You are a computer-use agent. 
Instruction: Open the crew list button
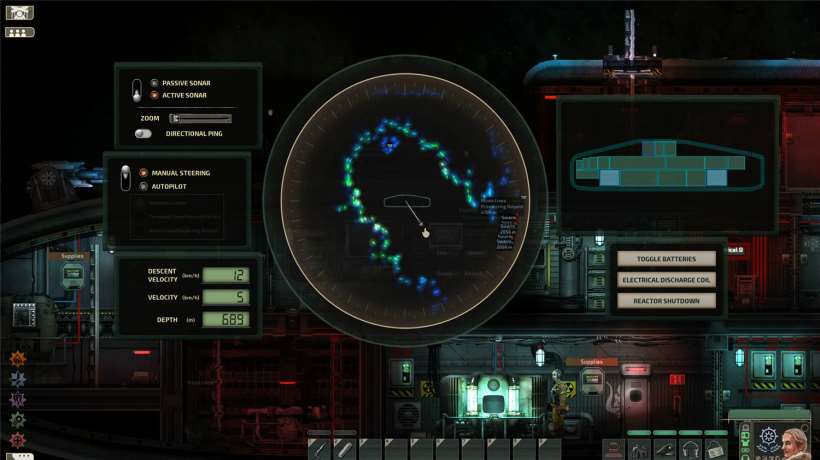tap(19, 32)
